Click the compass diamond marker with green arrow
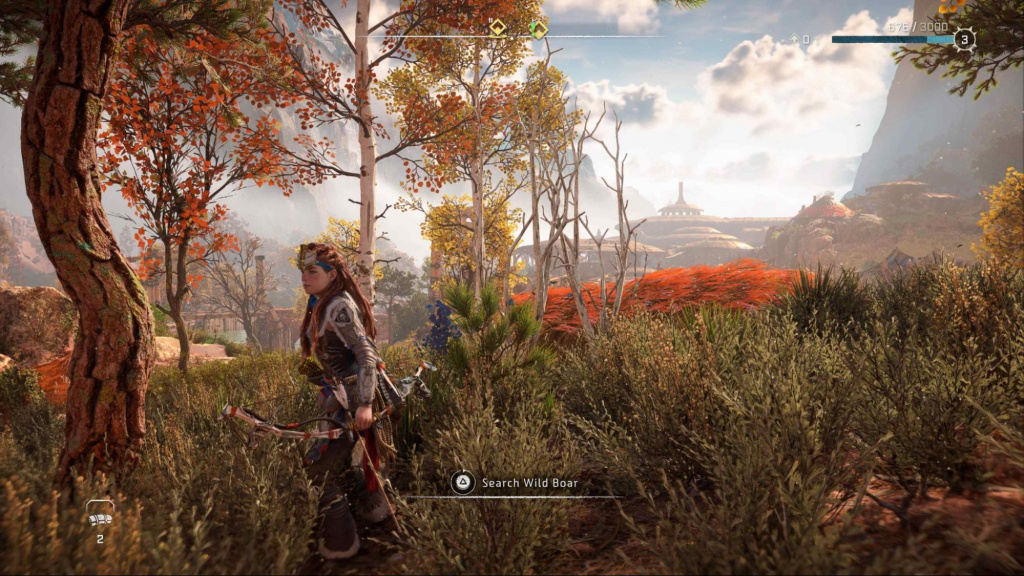The image size is (1024, 576). 538,29
